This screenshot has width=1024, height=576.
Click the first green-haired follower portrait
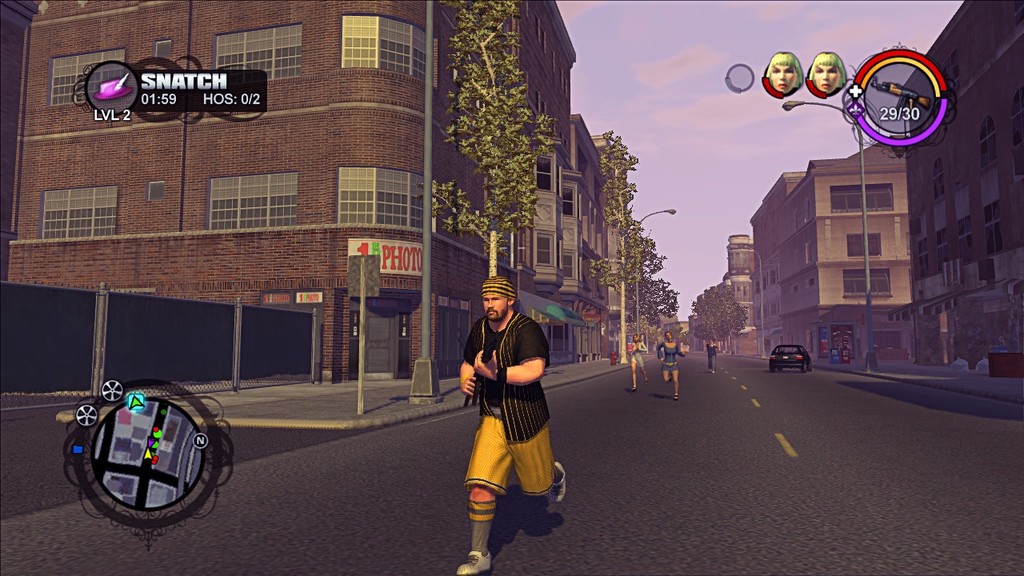point(782,73)
